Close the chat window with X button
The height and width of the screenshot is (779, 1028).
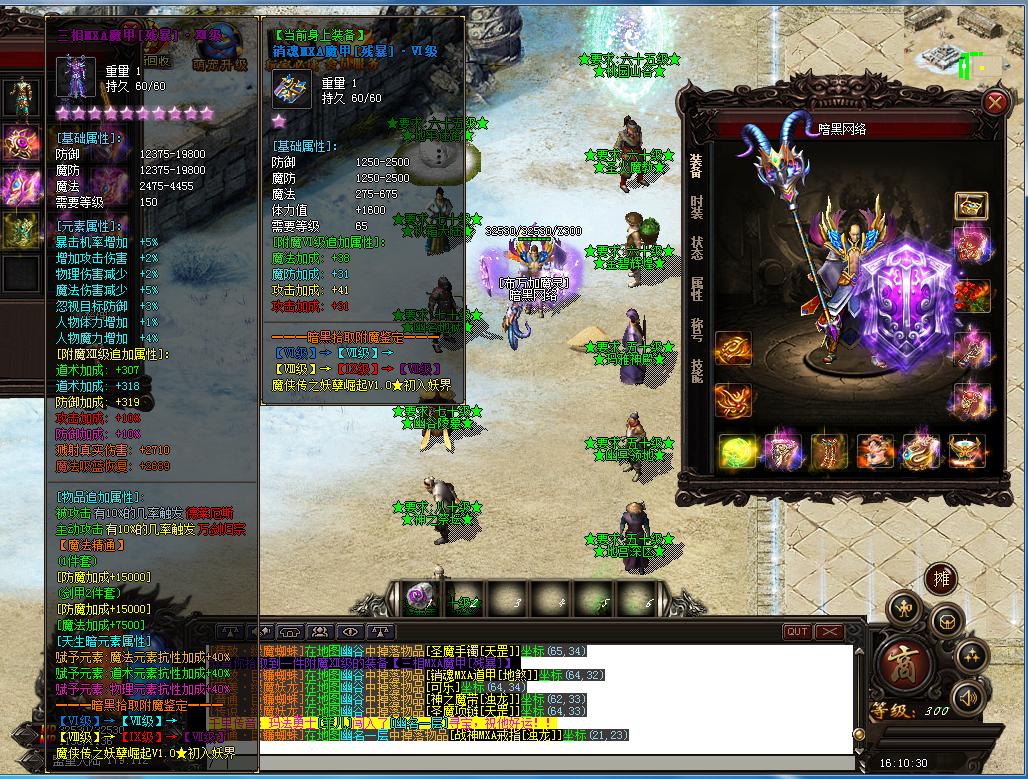pyautogui.click(x=829, y=632)
